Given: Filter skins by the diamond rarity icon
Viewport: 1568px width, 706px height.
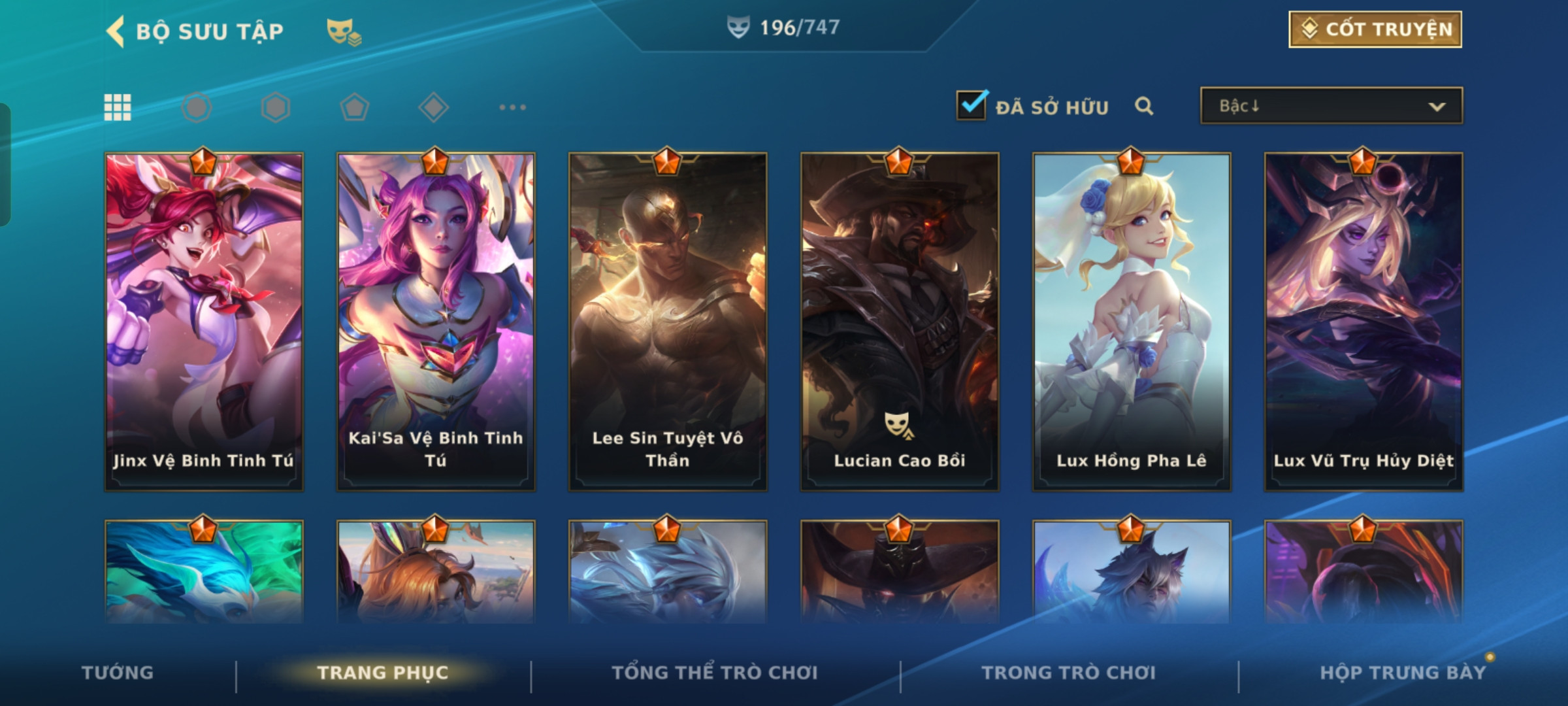Looking at the screenshot, I should tap(433, 107).
